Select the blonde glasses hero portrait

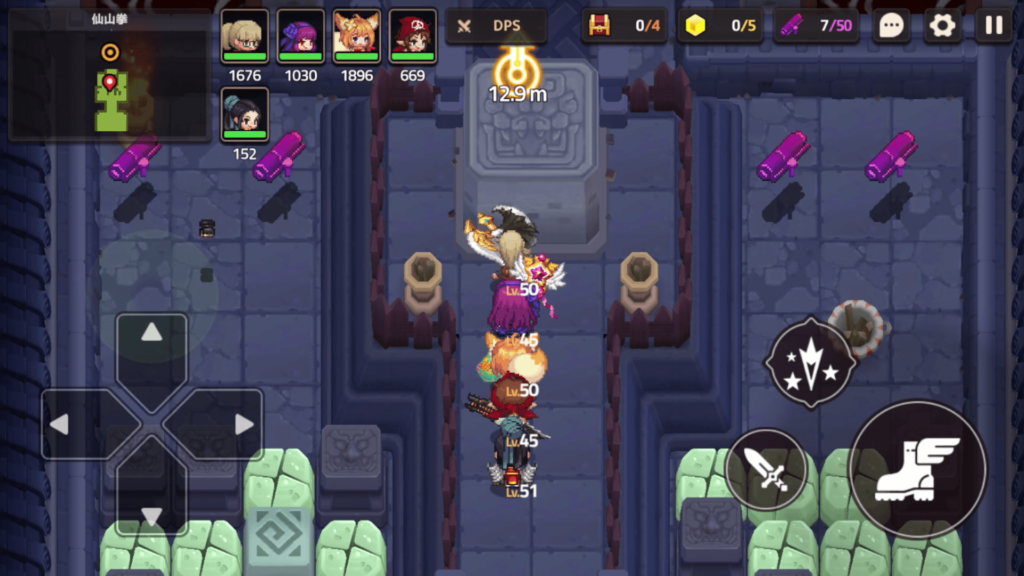(244, 37)
